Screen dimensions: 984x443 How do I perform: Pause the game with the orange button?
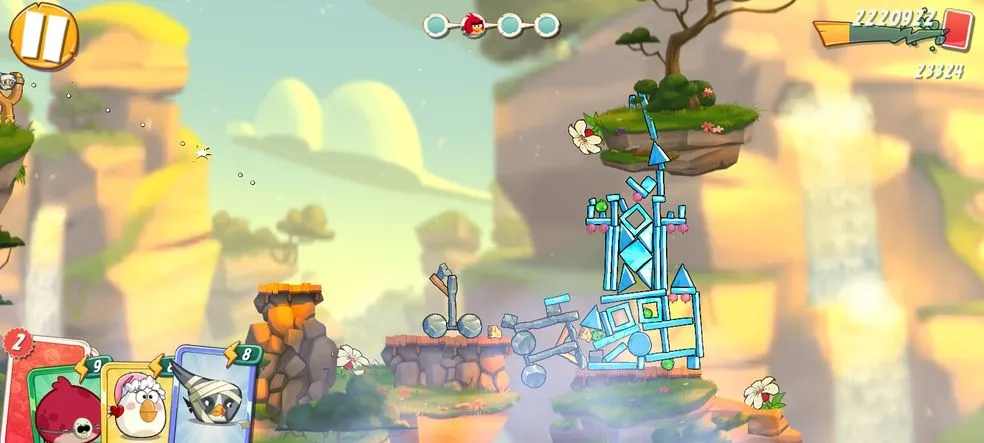coord(42,33)
